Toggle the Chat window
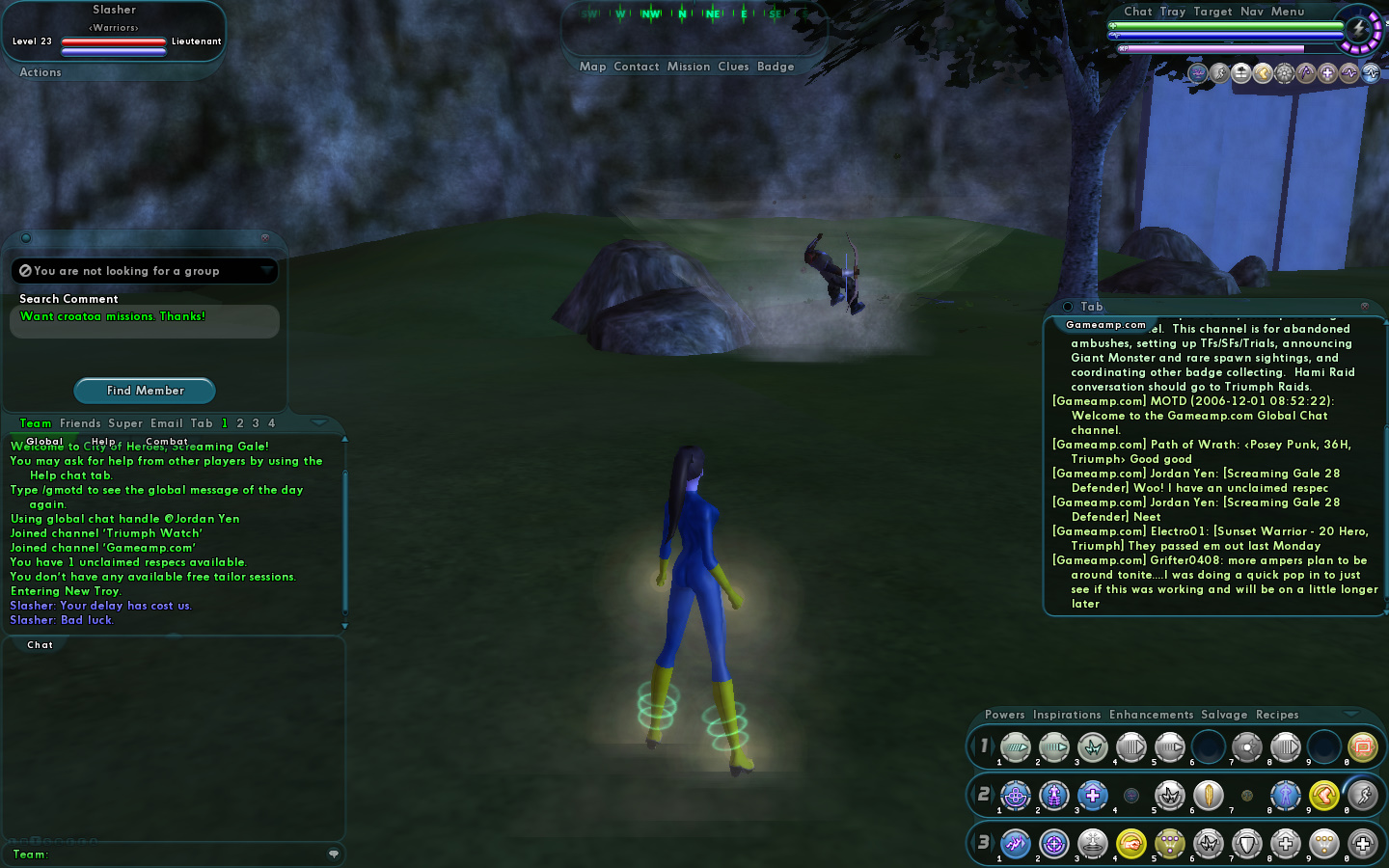This screenshot has height=868, width=1389. pos(1137,12)
